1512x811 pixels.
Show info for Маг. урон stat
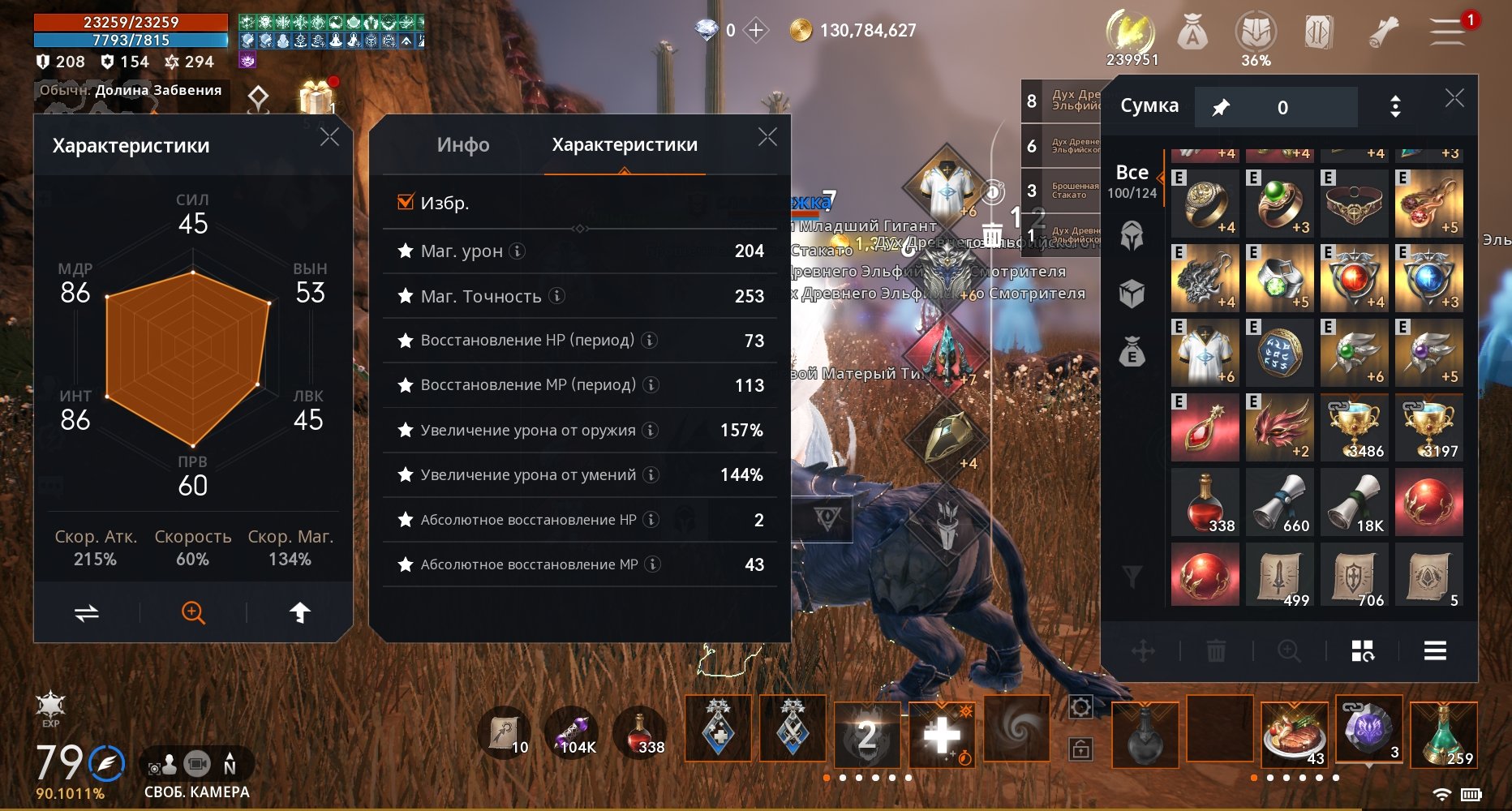pyautogui.click(x=517, y=251)
